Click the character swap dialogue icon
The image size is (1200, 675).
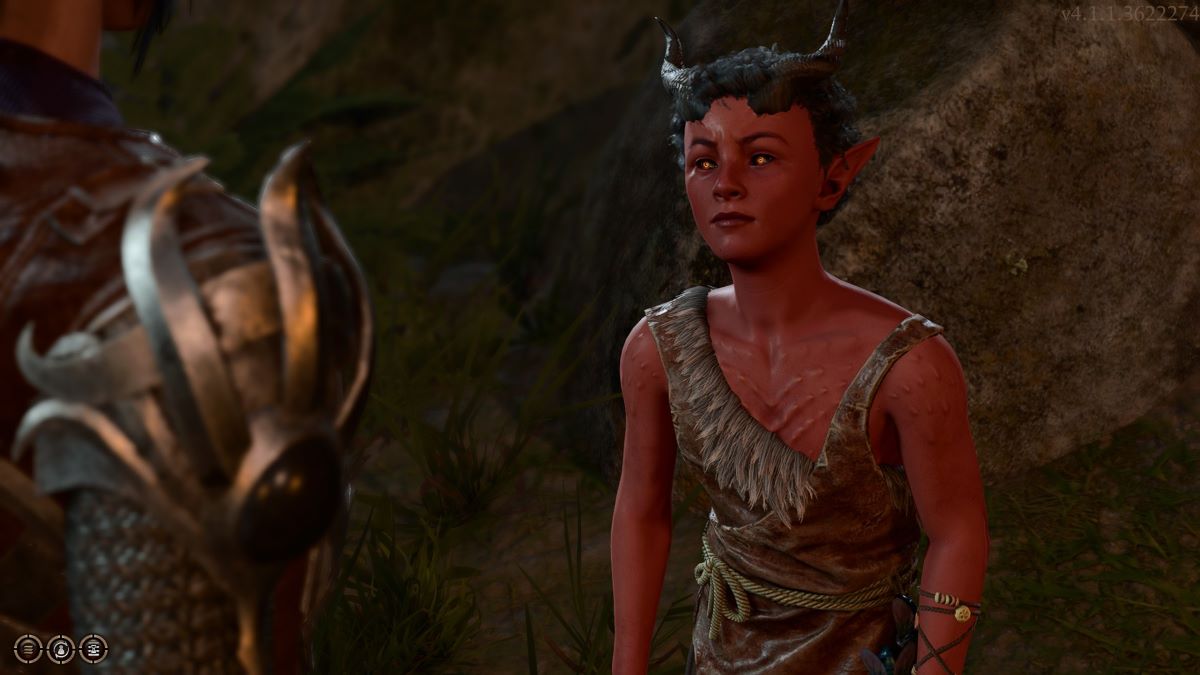[x=61, y=649]
